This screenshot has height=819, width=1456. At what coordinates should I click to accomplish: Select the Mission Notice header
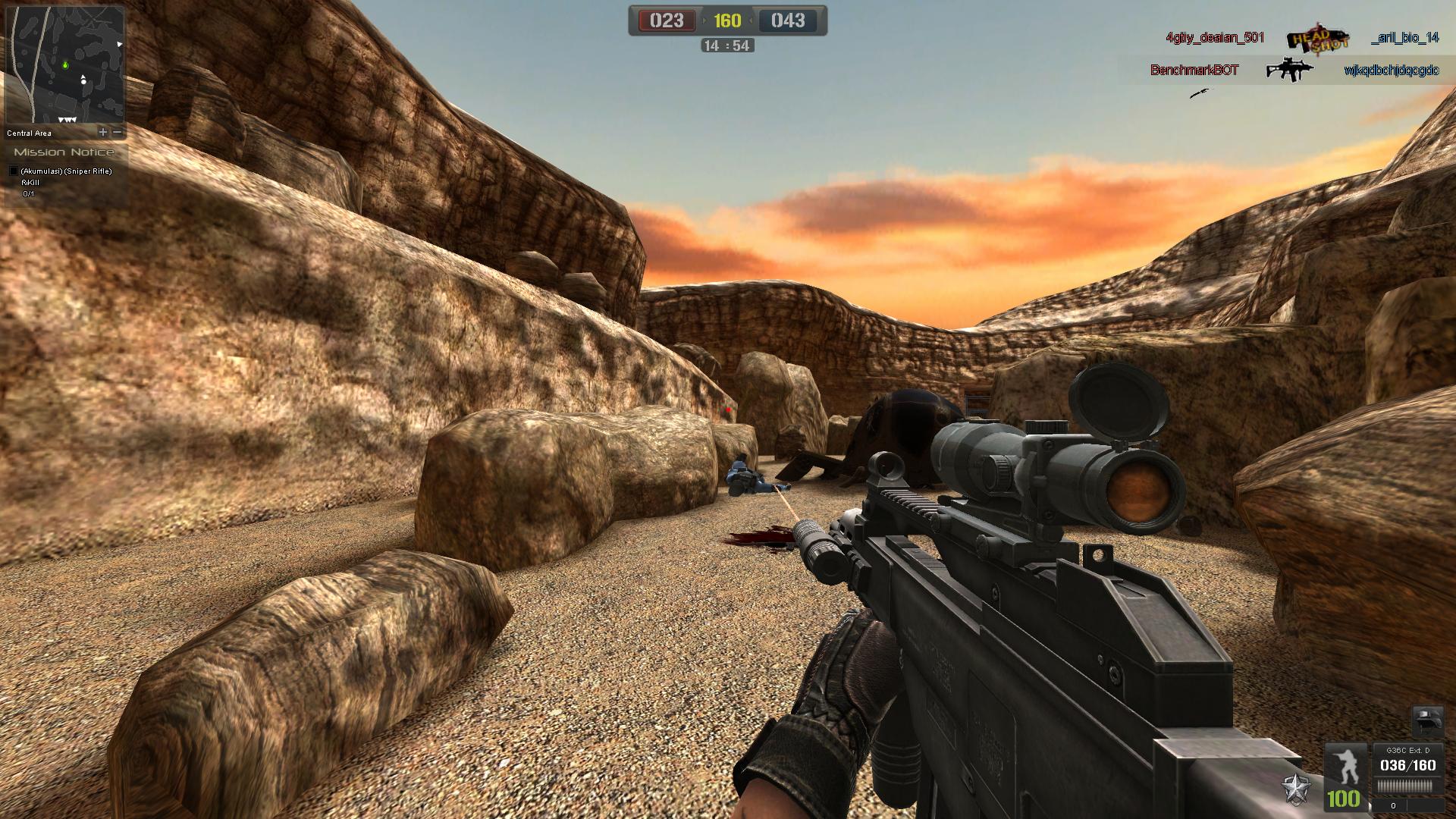tap(64, 152)
